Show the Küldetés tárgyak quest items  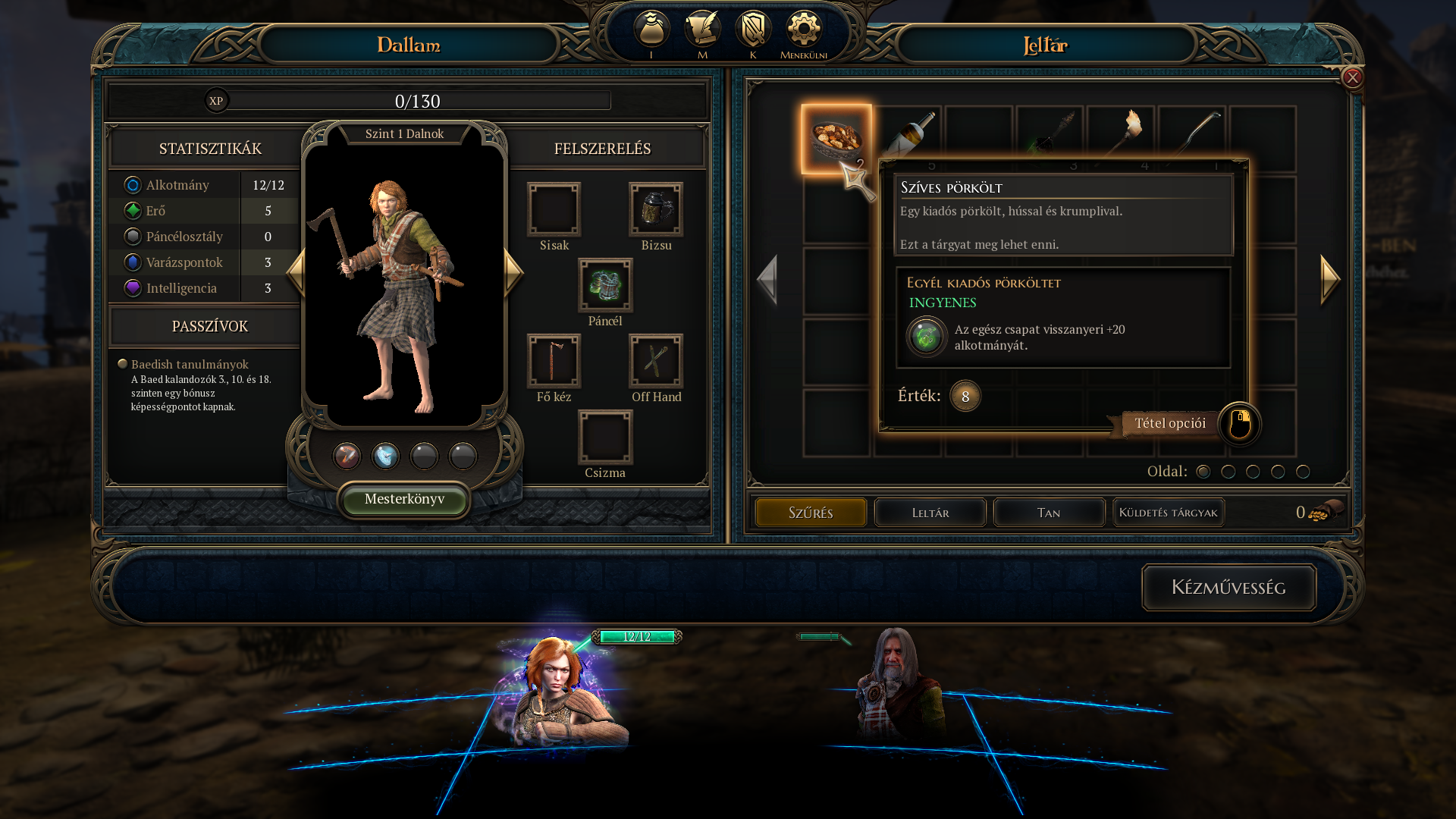click(x=1168, y=513)
